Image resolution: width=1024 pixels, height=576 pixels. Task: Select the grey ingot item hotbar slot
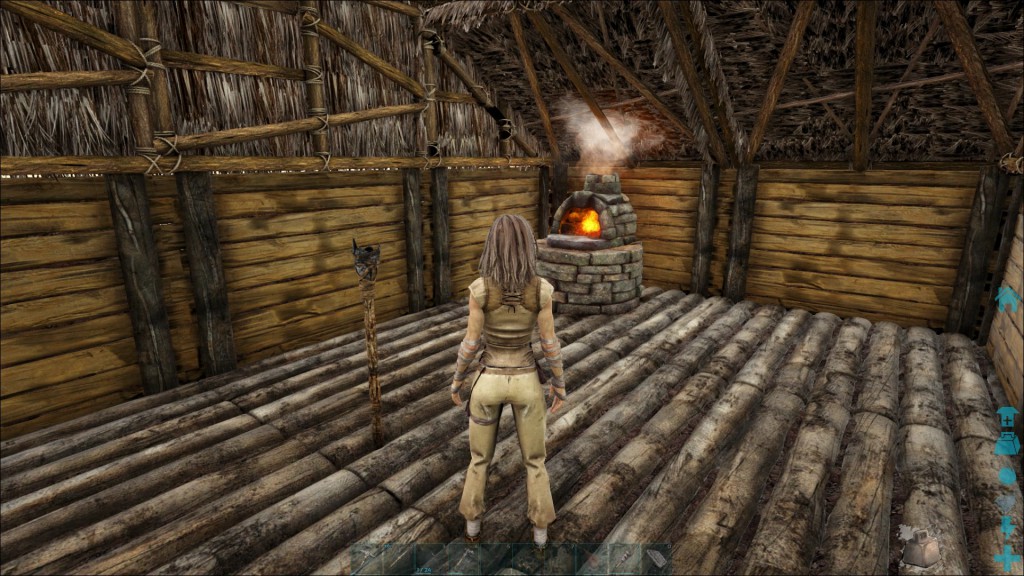click(x=656, y=560)
